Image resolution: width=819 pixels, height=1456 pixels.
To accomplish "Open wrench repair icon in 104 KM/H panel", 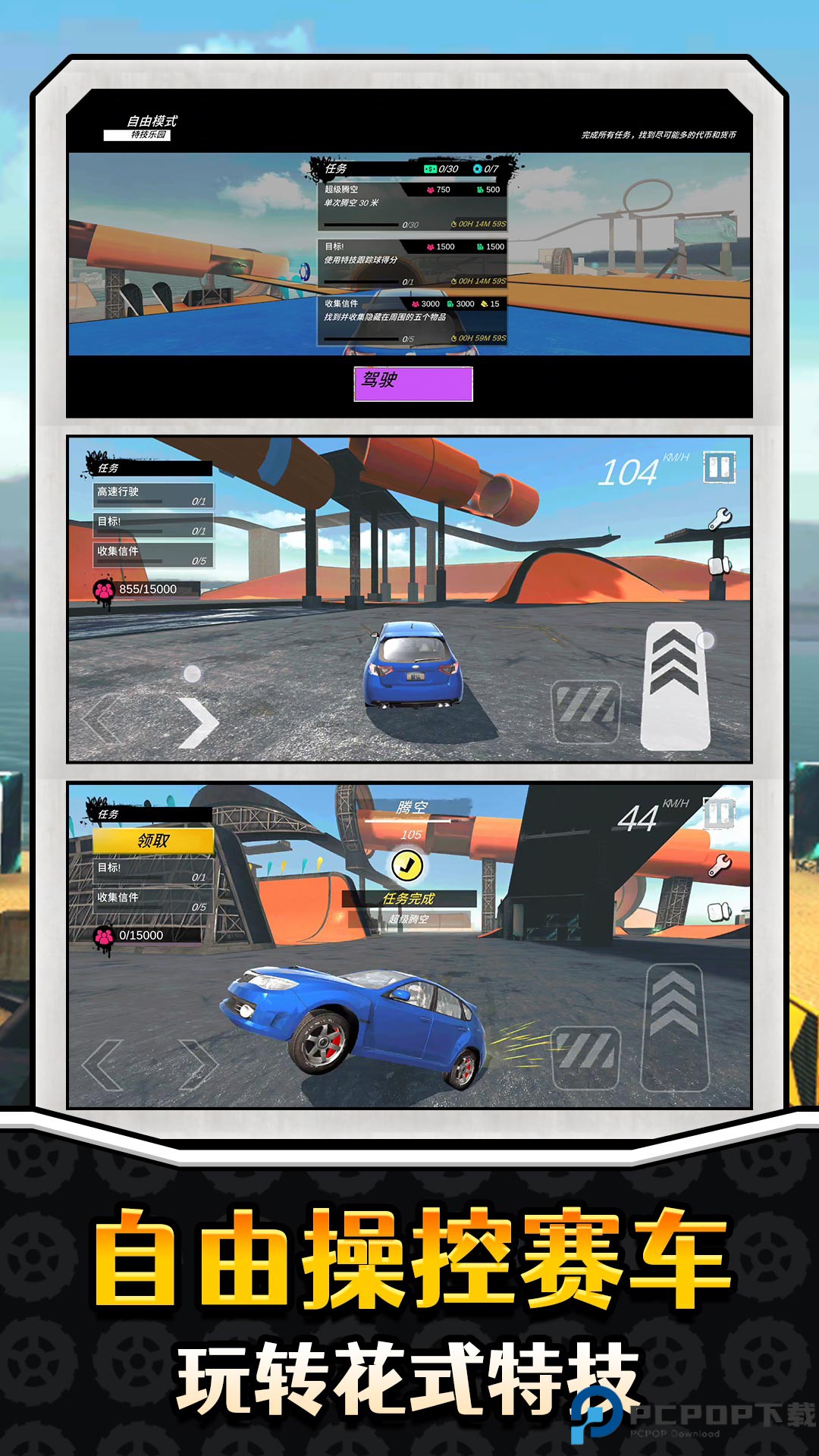I will point(719,519).
